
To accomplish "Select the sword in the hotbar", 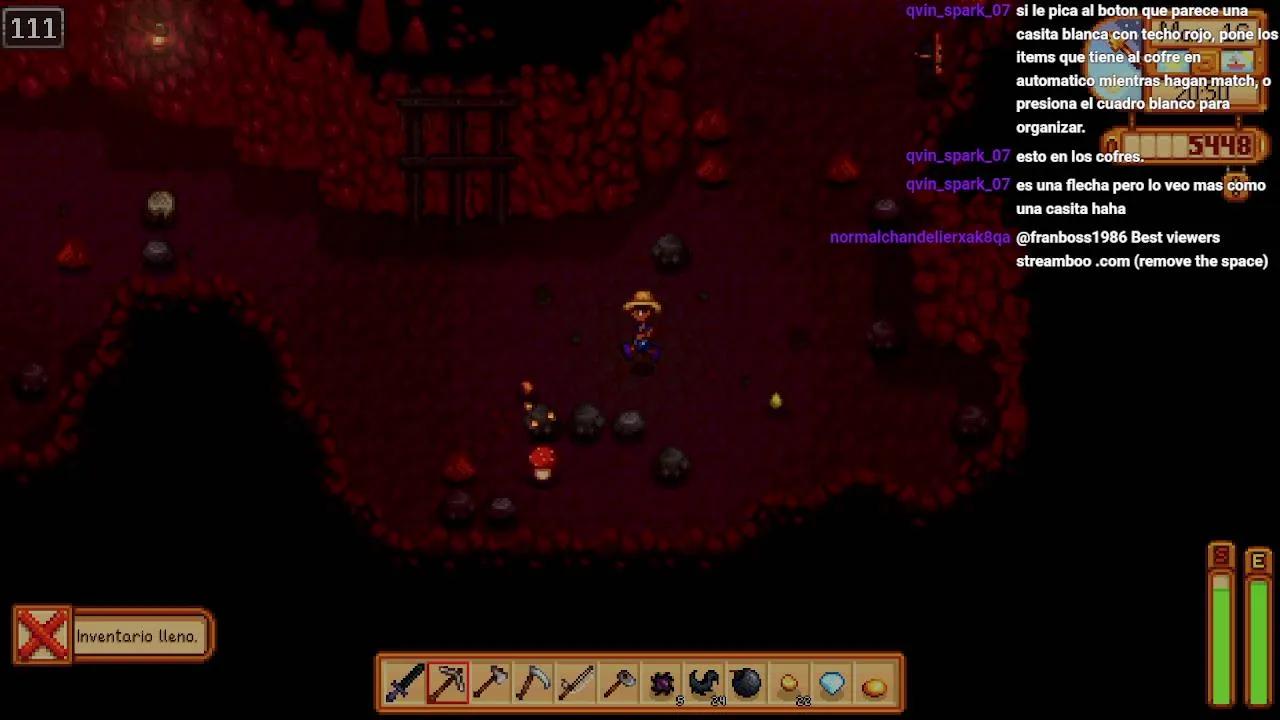I will (405, 684).
